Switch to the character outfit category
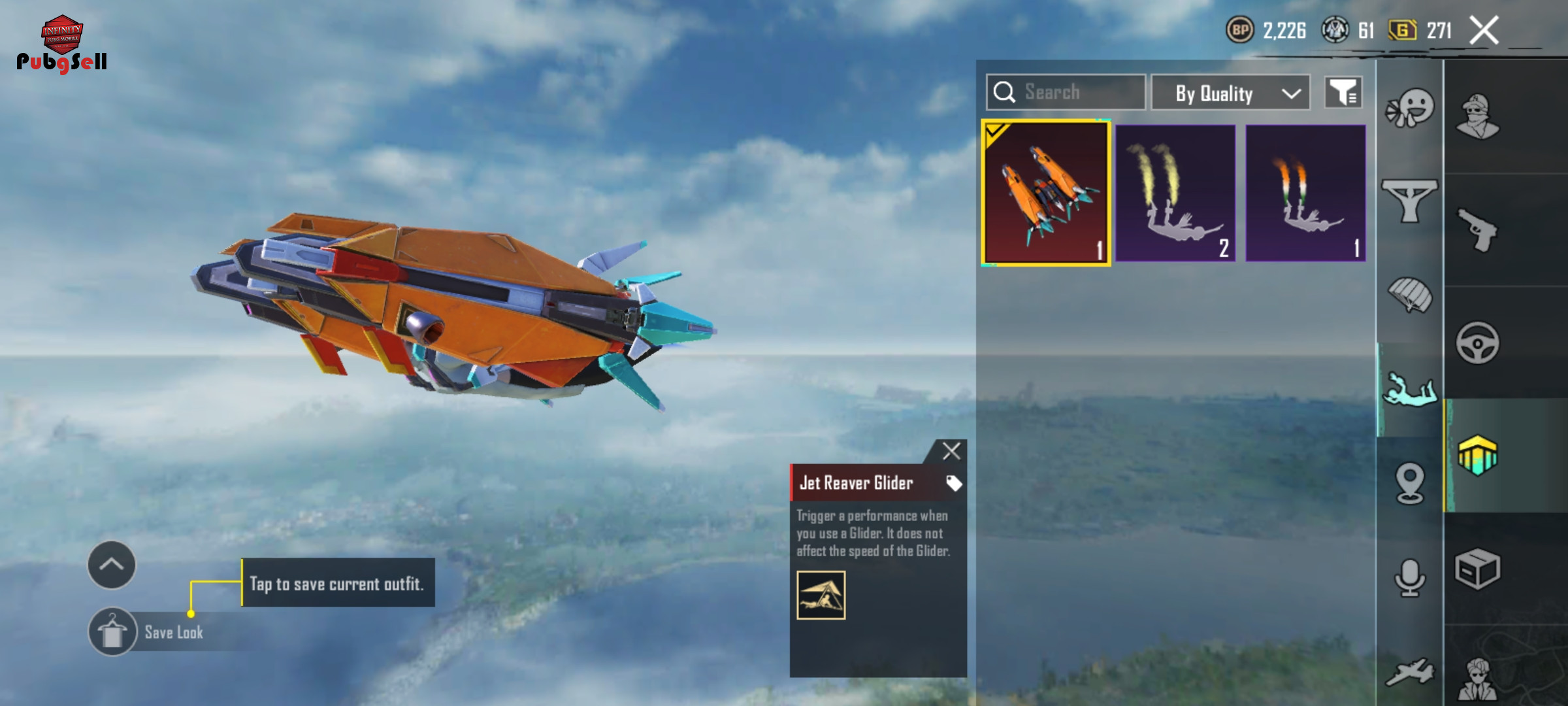 [1478, 116]
